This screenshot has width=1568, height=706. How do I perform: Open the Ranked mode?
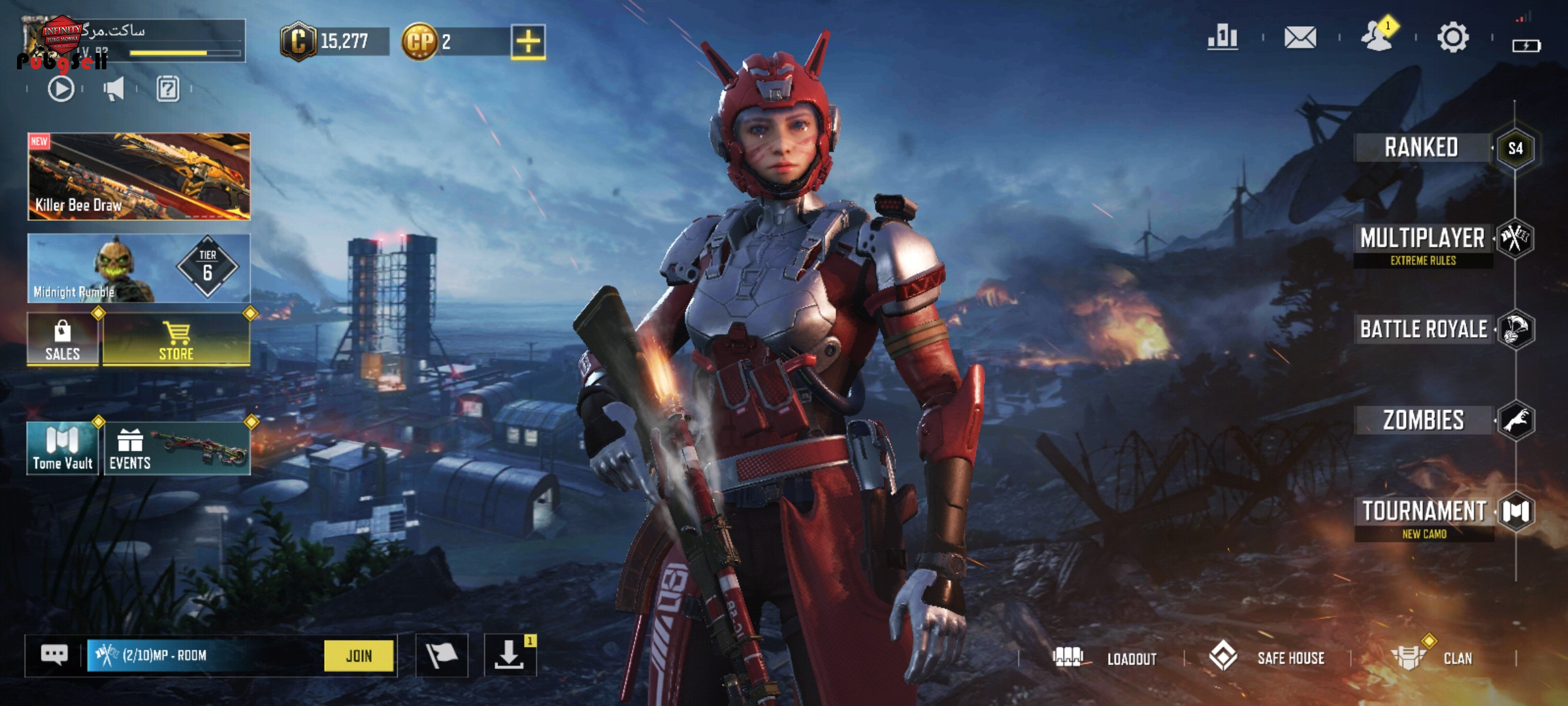coord(1422,148)
